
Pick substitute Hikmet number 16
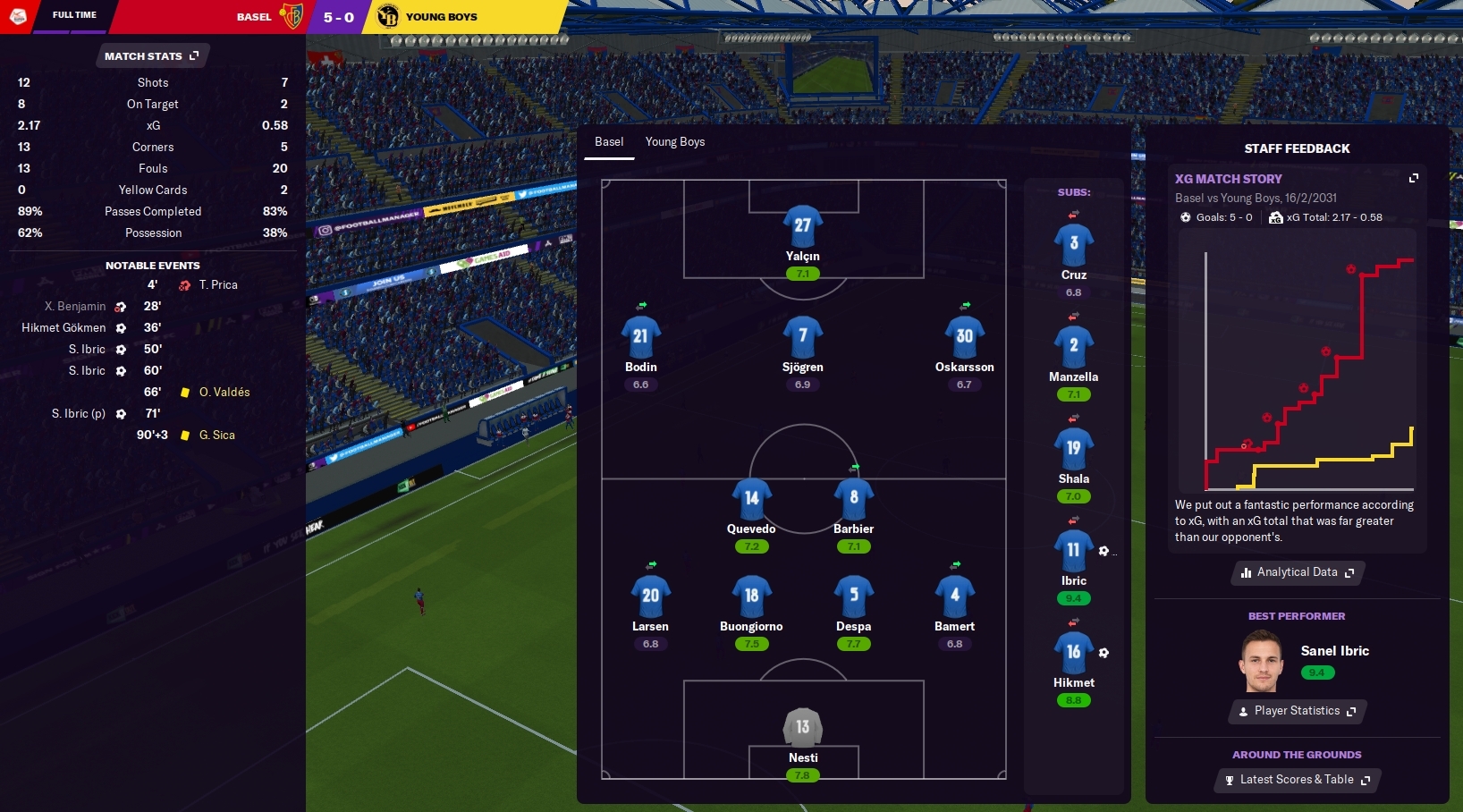[1073, 653]
